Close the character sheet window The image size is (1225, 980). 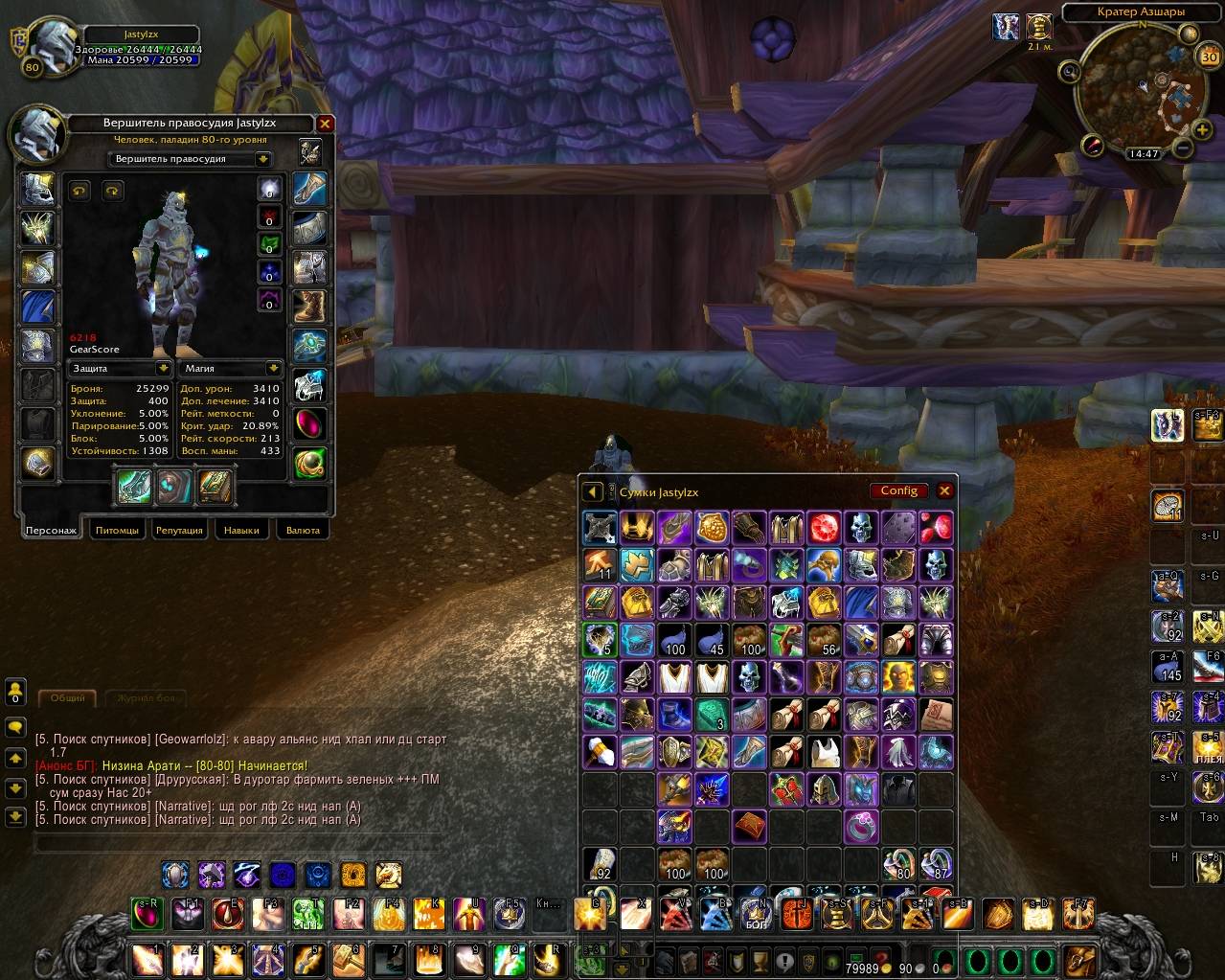326,124
